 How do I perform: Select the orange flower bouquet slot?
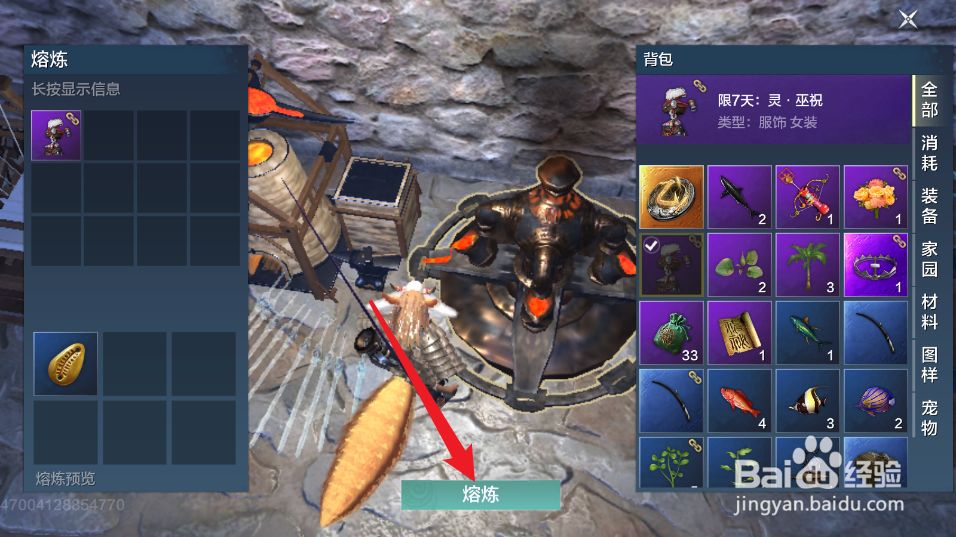[875, 197]
